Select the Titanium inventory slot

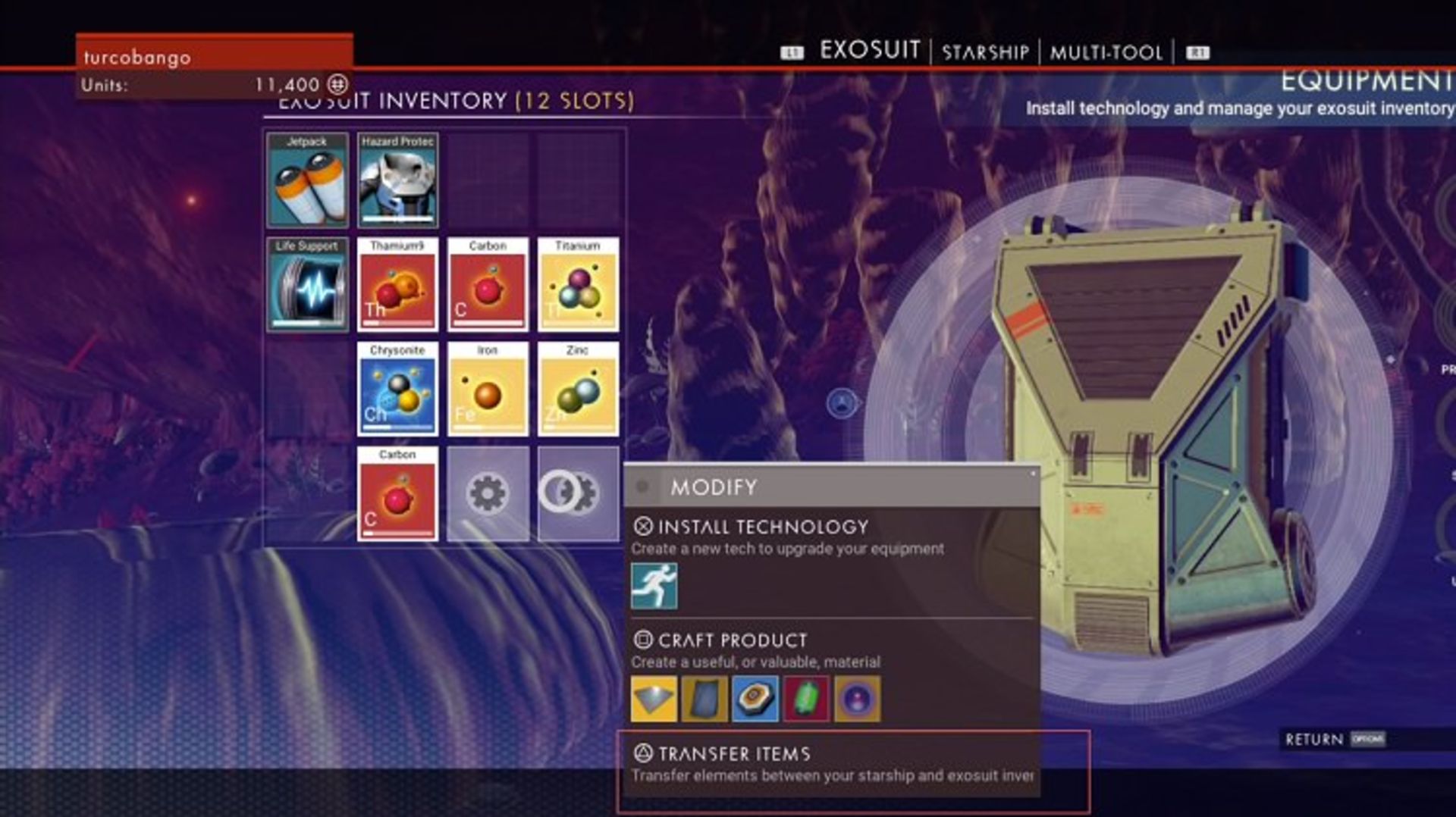pyautogui.click(x=578, y=285)
